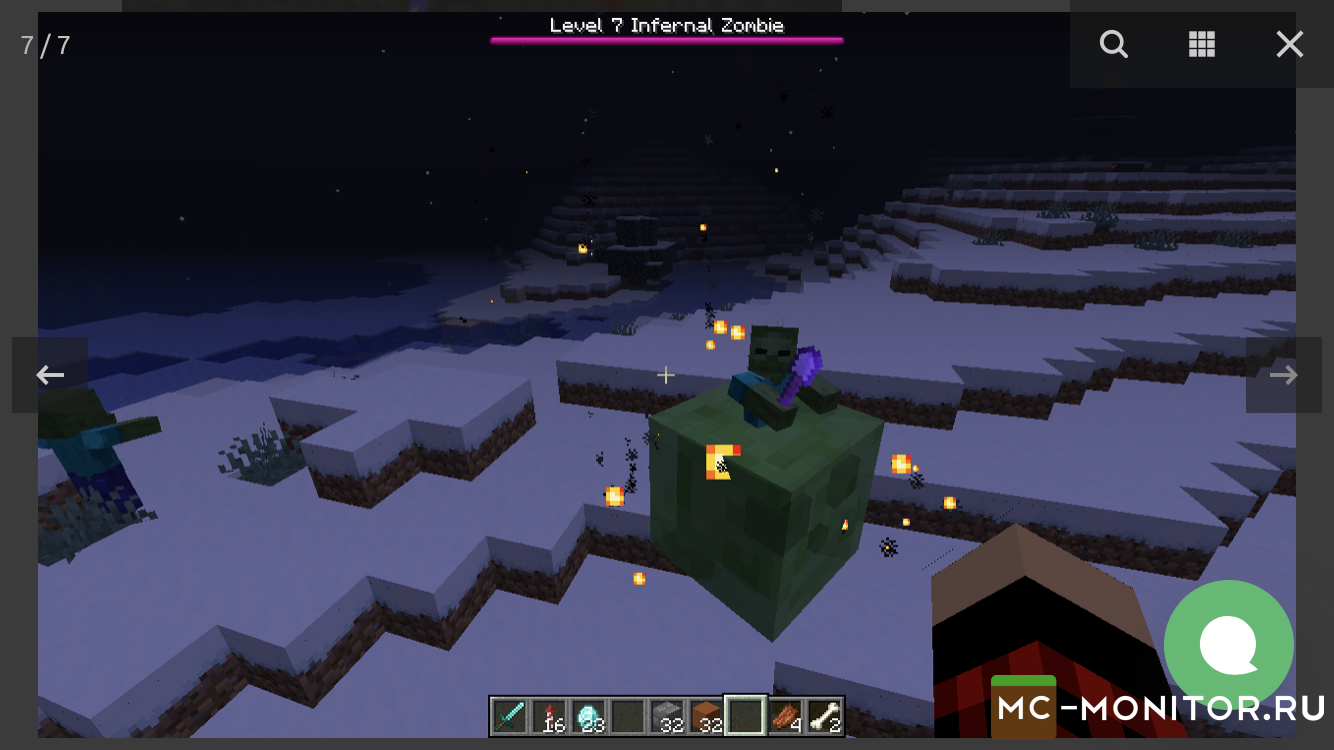Zoom in with the magnifier button
The image size is (1334, 750).
point(1113,44)
